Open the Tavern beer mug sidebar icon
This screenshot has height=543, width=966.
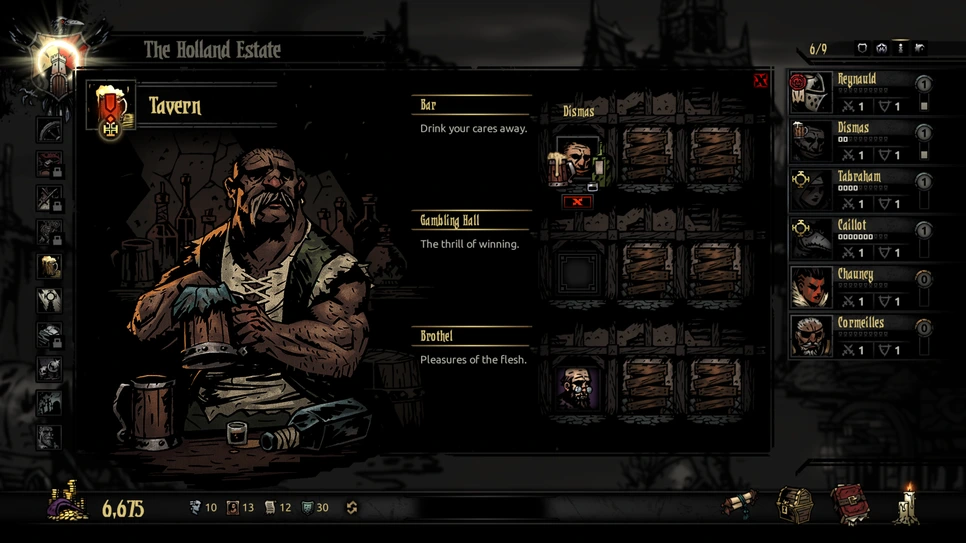tap(49, 266)
